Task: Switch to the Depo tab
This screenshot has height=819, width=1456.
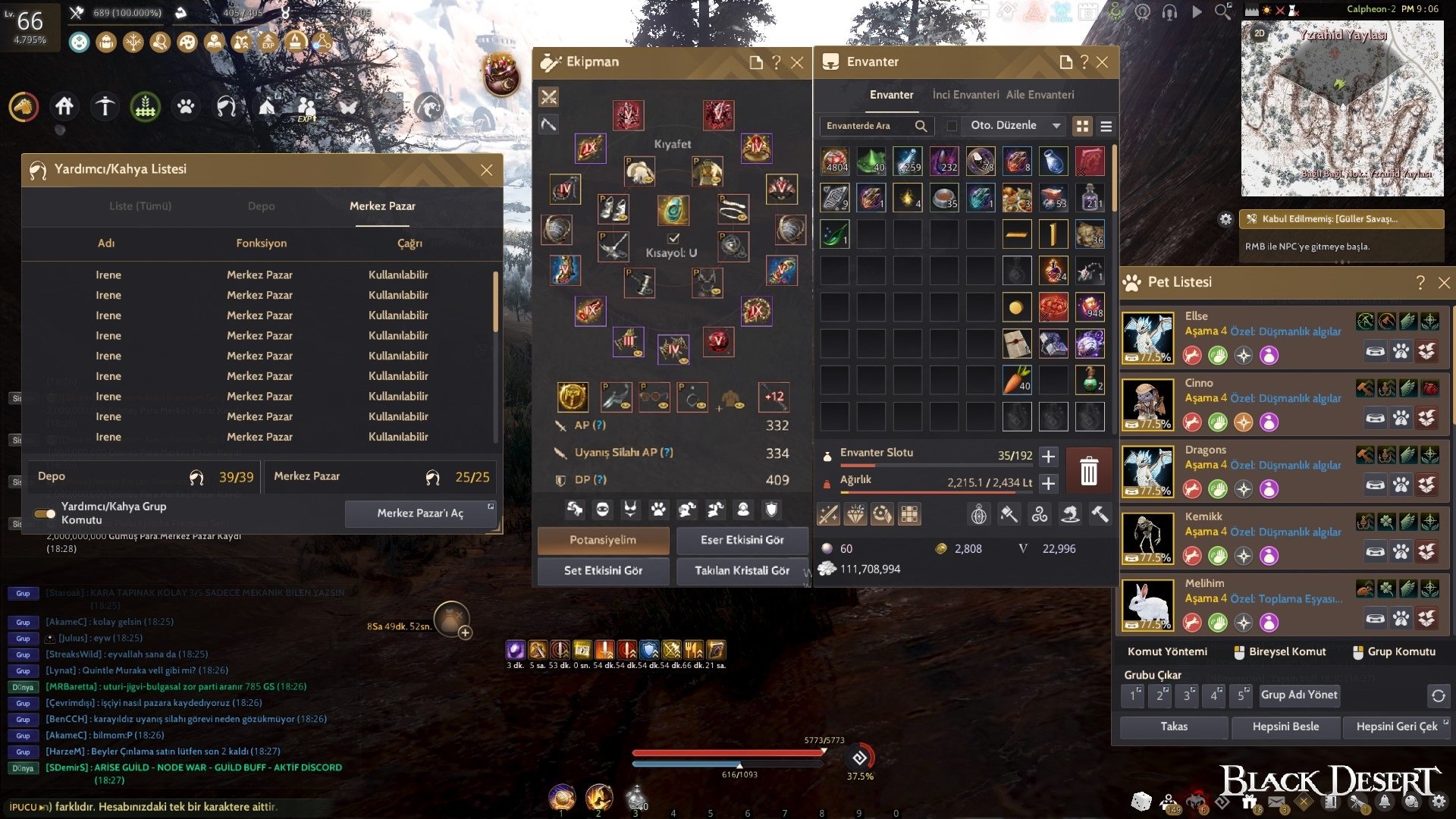Action: coord(261,206)
